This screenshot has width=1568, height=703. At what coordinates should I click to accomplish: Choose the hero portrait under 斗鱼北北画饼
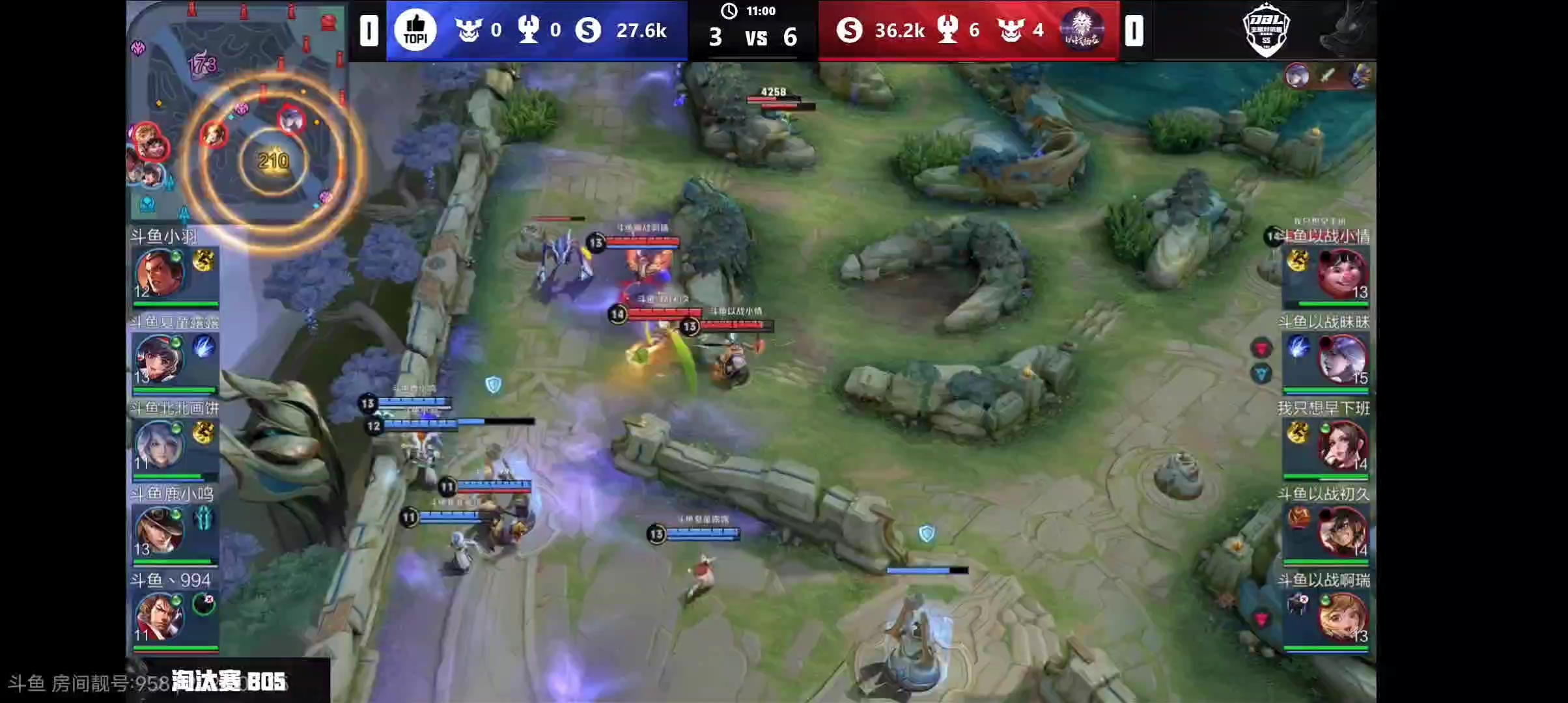coord(158,445)
